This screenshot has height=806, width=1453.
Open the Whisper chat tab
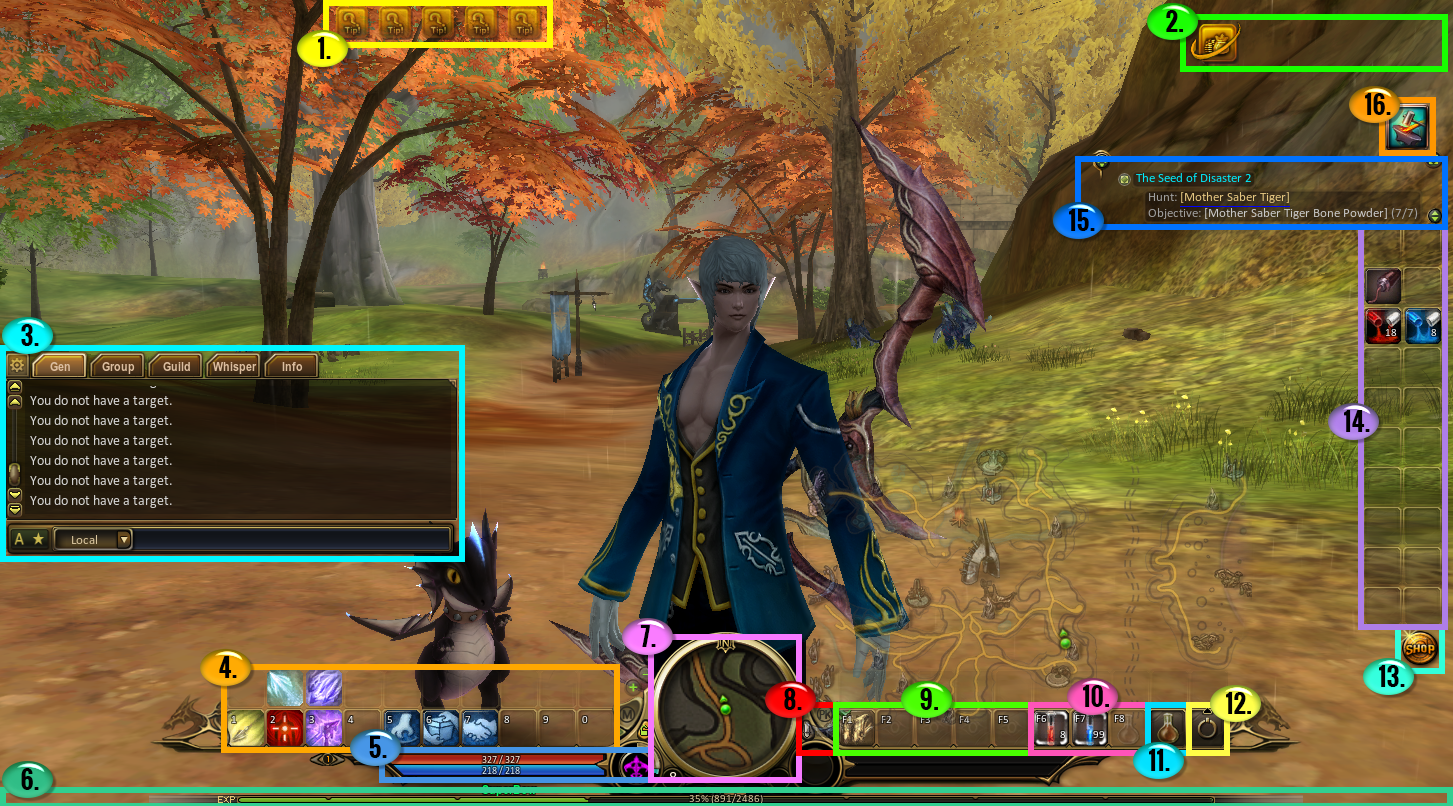(x=233, y=366)
